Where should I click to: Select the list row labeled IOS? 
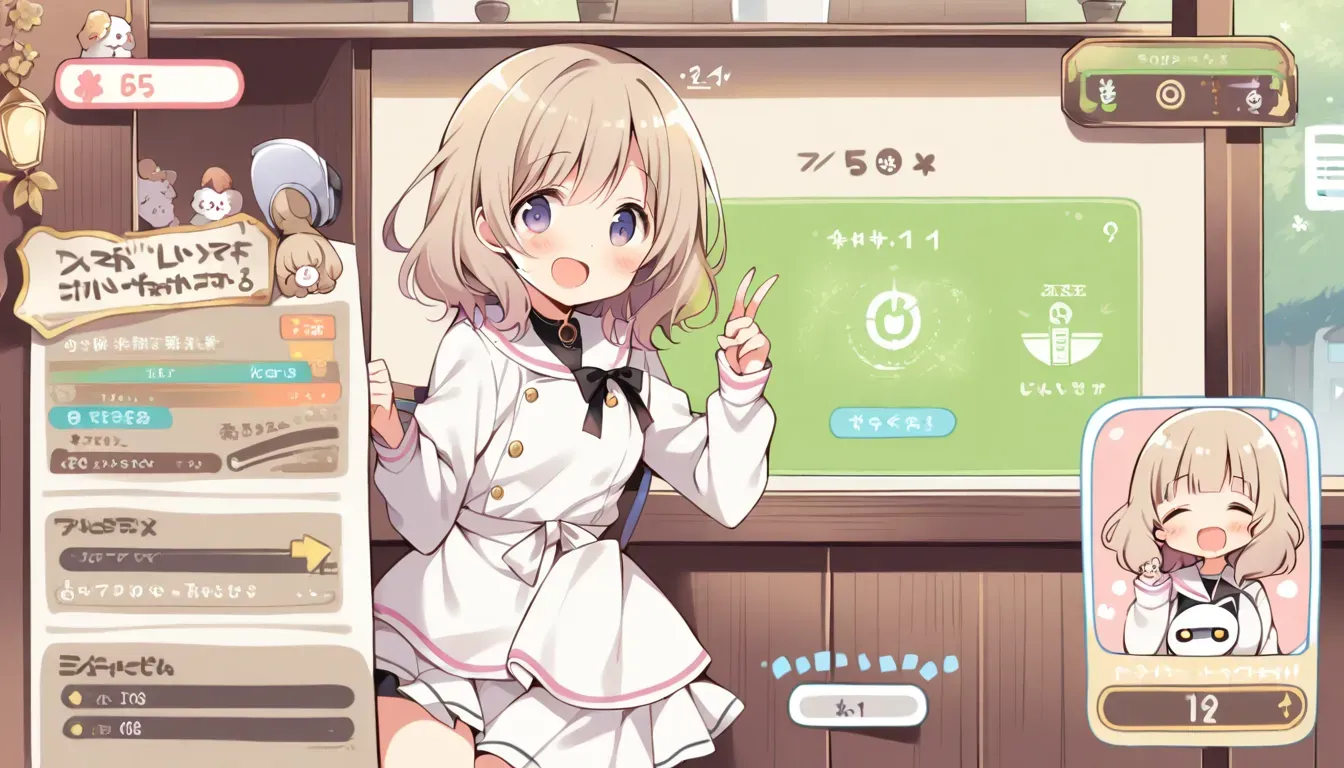208,696
